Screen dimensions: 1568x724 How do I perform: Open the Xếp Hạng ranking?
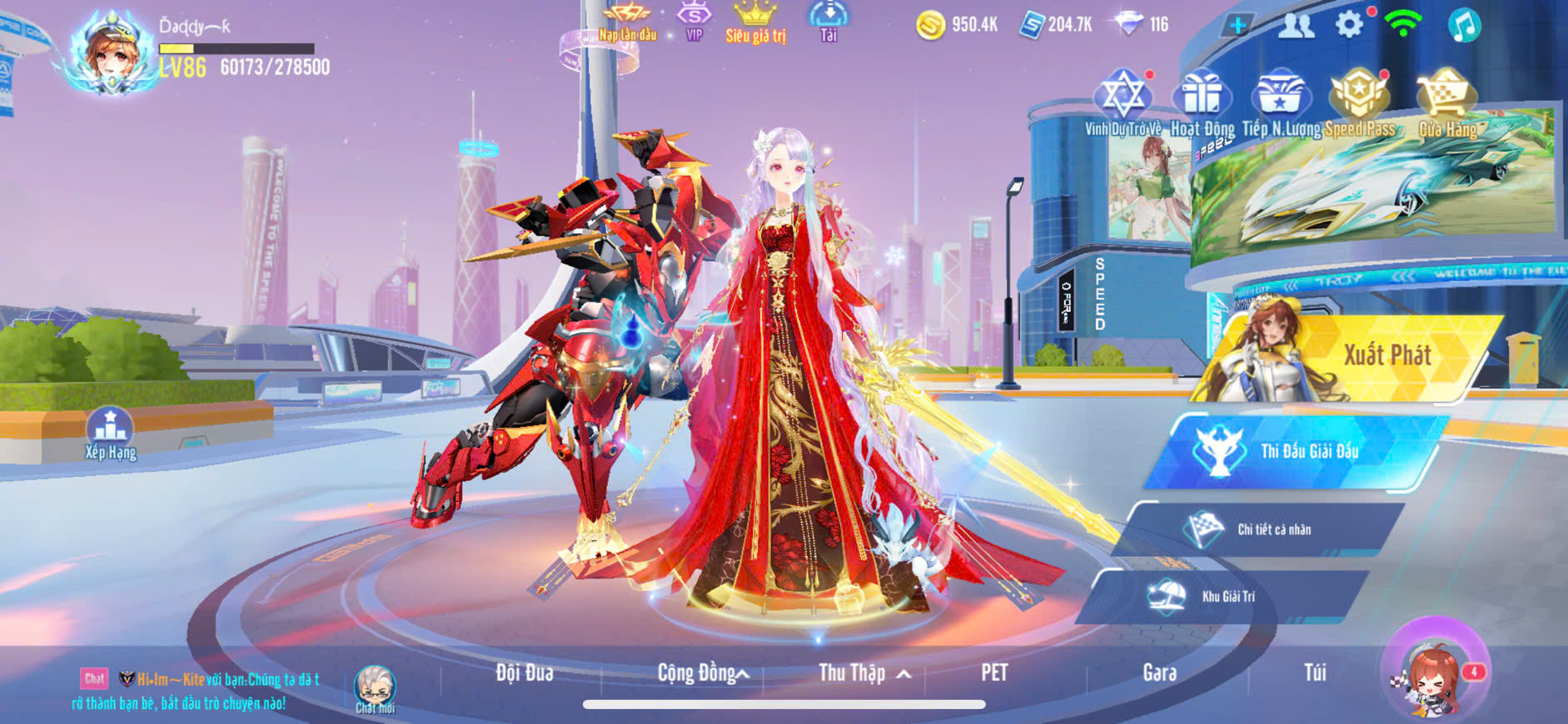(110, 433)
